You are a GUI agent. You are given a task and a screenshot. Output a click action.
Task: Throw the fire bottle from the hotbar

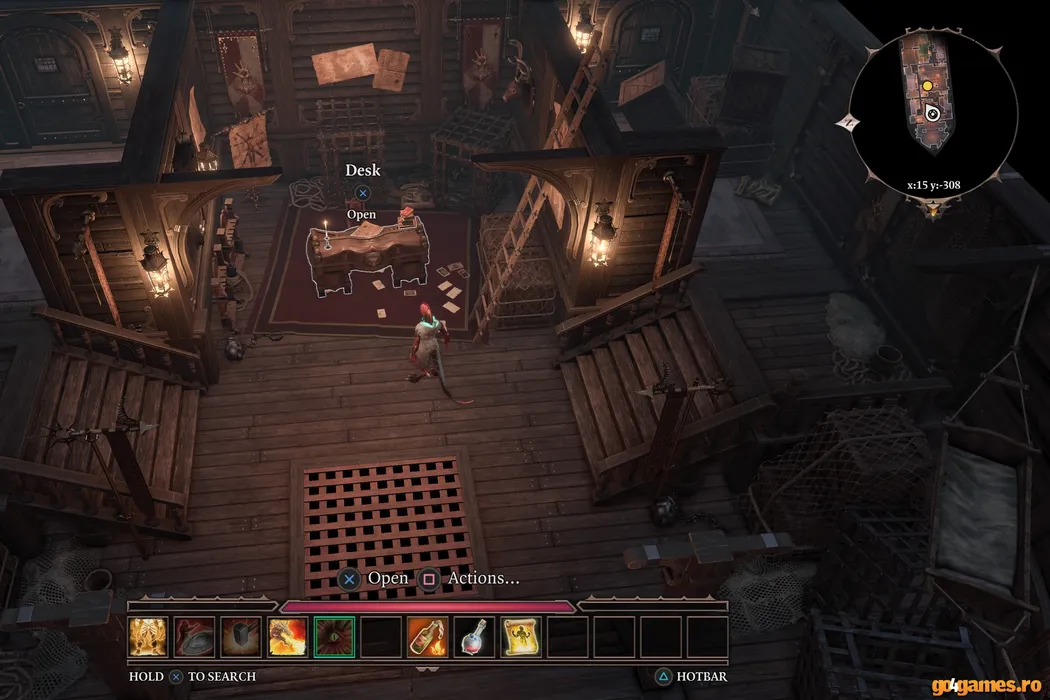[x=428, y=637]
